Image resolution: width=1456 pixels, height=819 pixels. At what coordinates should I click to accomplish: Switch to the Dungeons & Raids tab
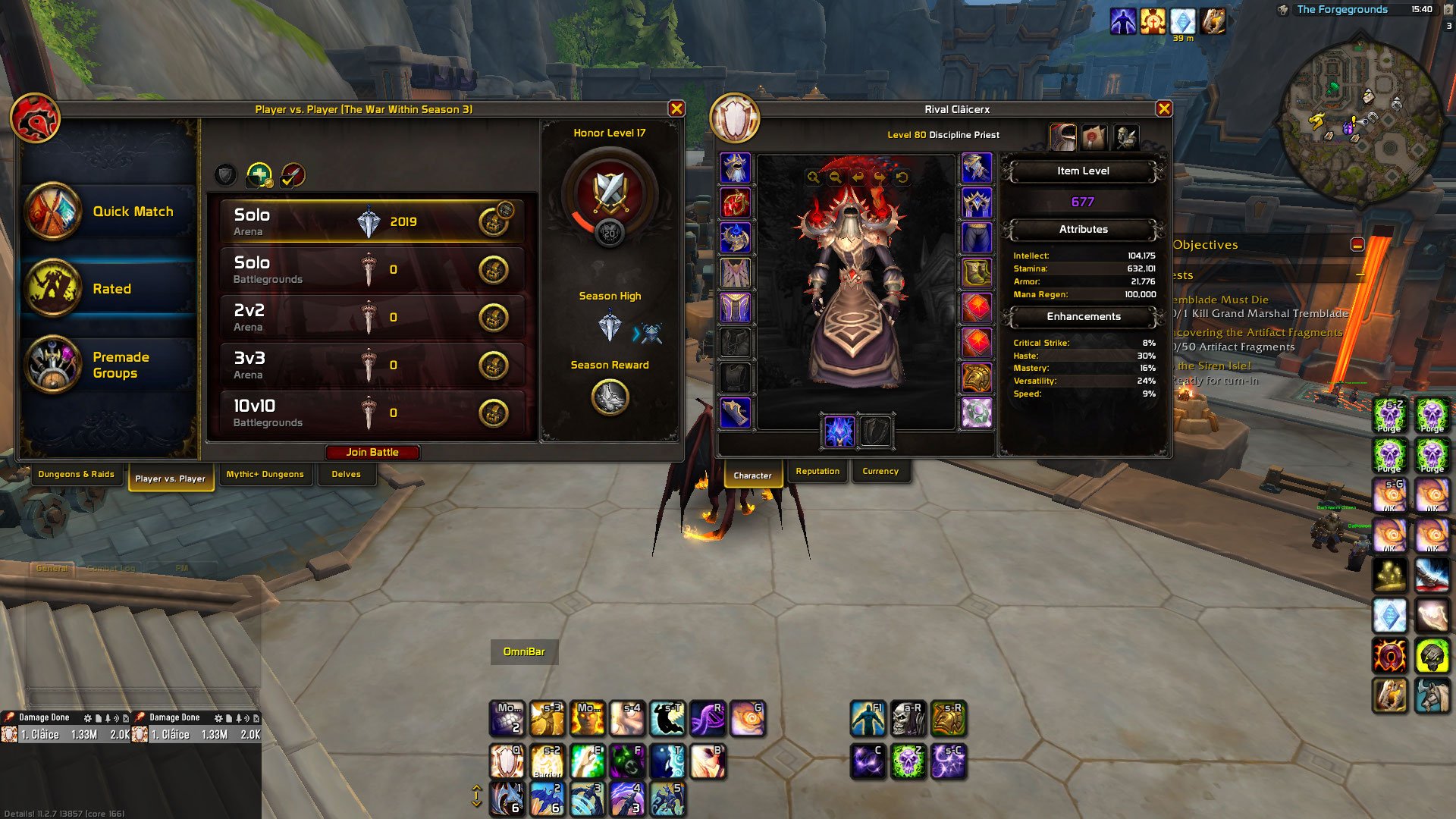(76, 475)
